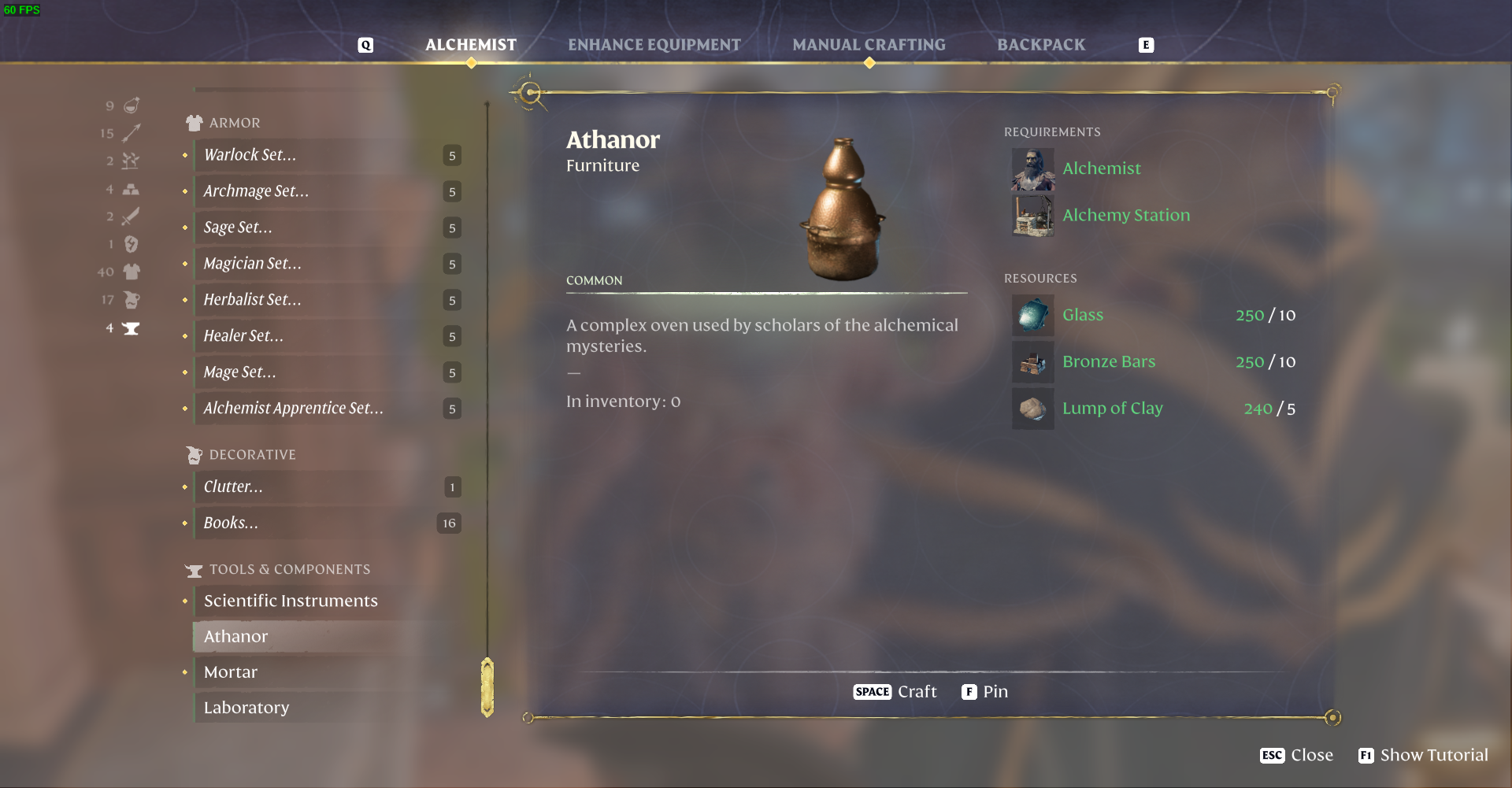The height and width of the screenshot is (788, 1512).
Task: Select the Laboratory recipe
Action: tap(246, 708)
